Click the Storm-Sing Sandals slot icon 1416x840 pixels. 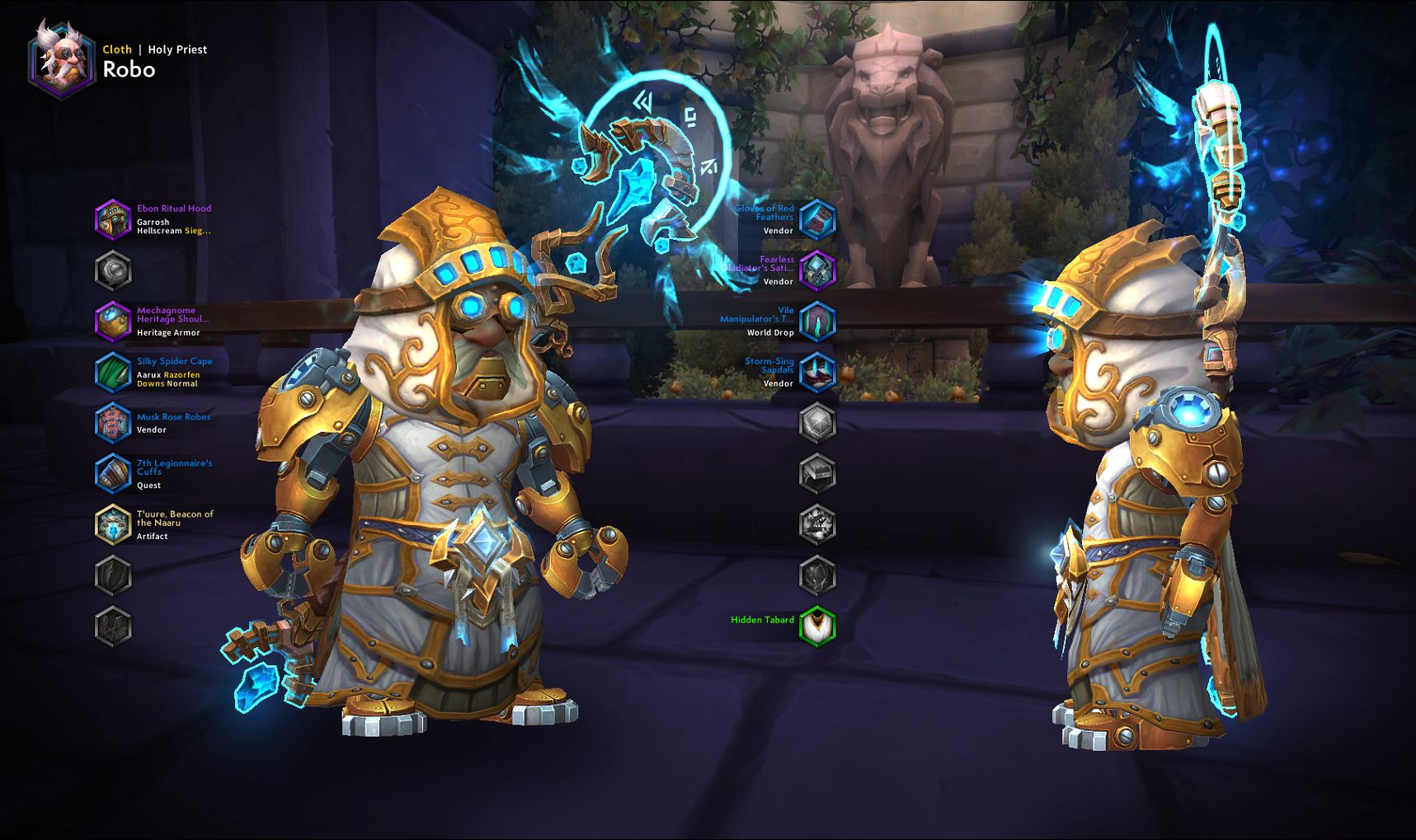click(x=817, y=372)
